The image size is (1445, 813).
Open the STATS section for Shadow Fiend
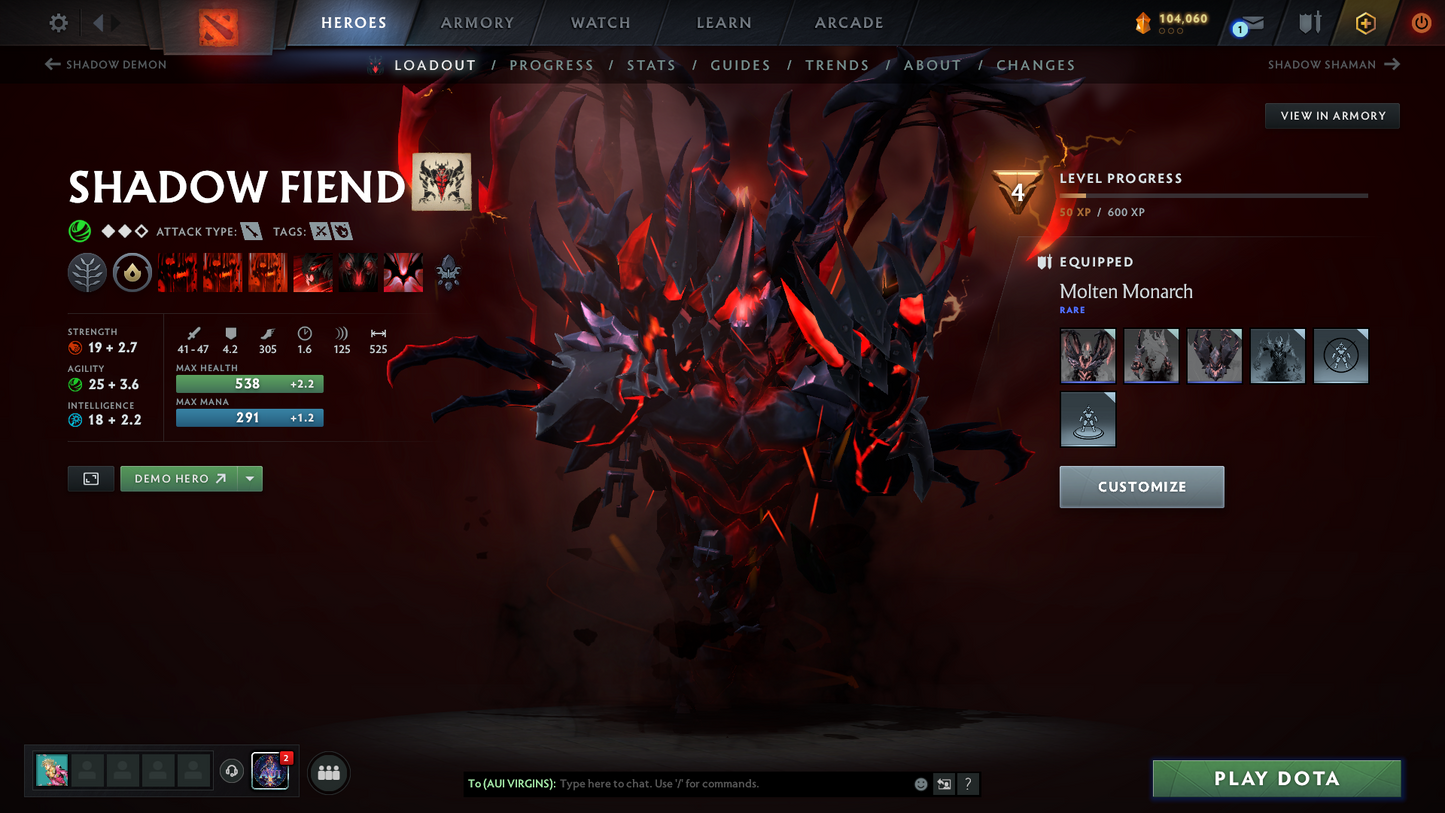point(651,65)
